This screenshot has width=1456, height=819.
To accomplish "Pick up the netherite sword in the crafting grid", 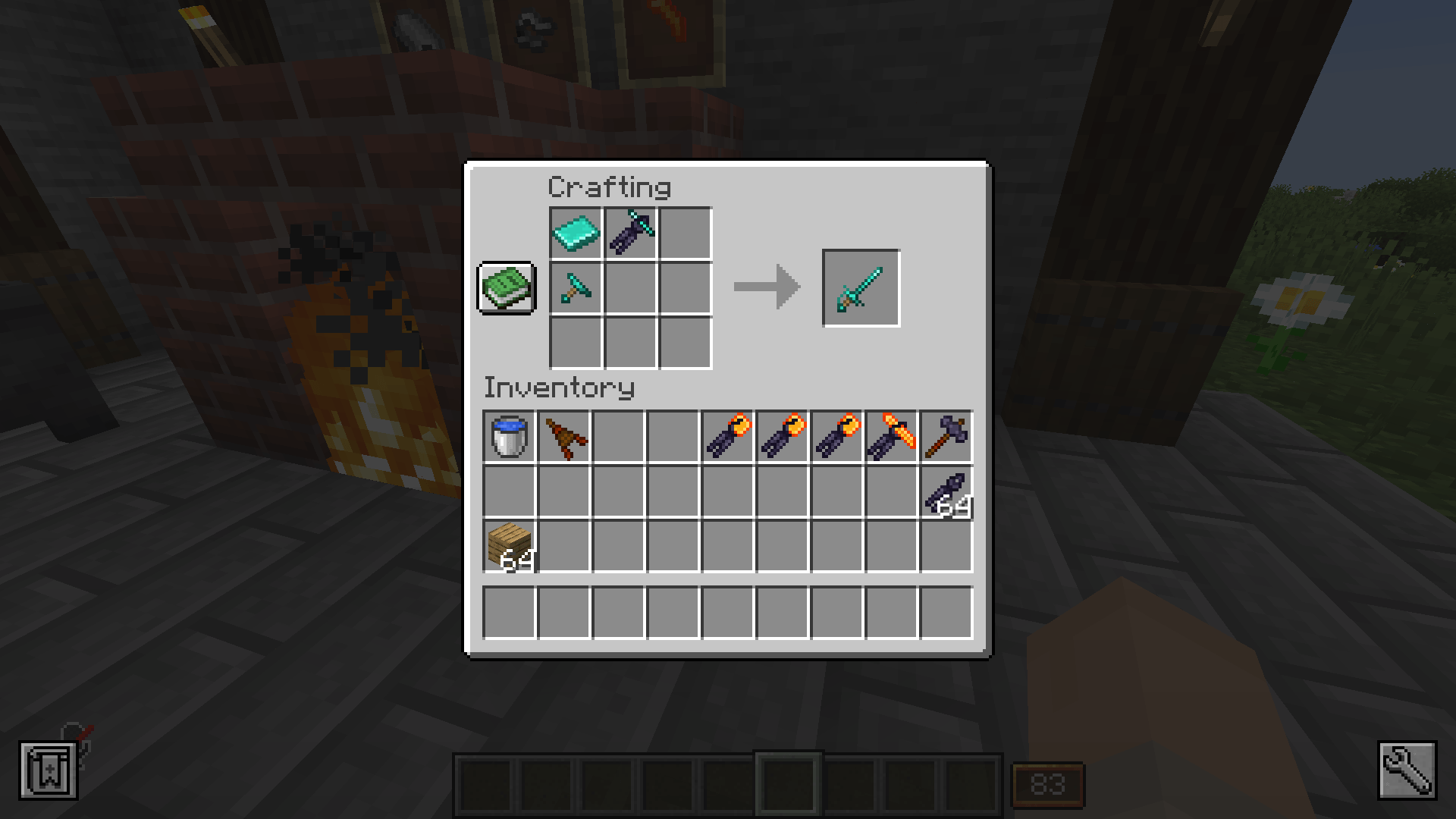I will point(630,234).
